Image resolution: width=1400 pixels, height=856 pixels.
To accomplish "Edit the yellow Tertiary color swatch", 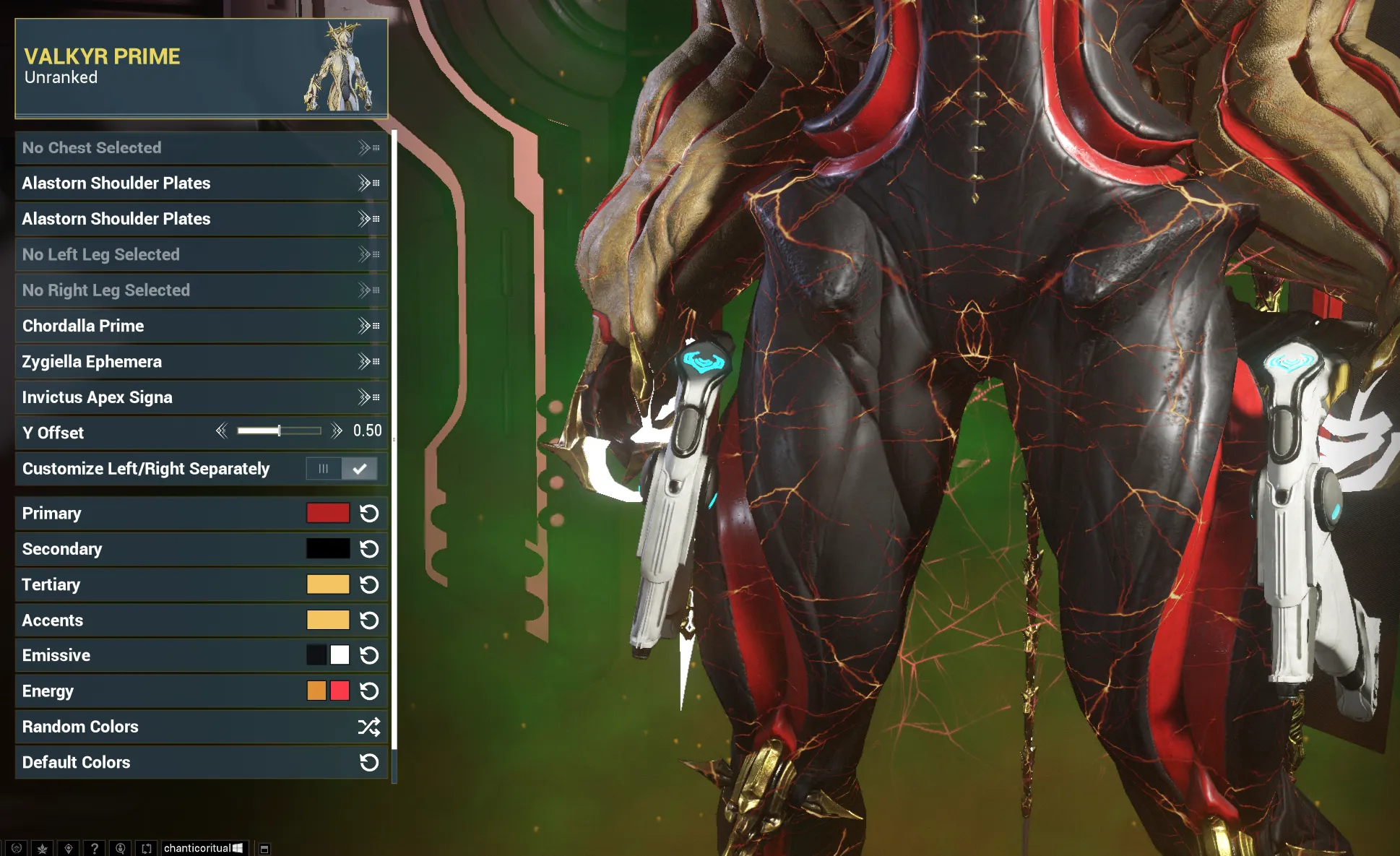I will [327, 584].
